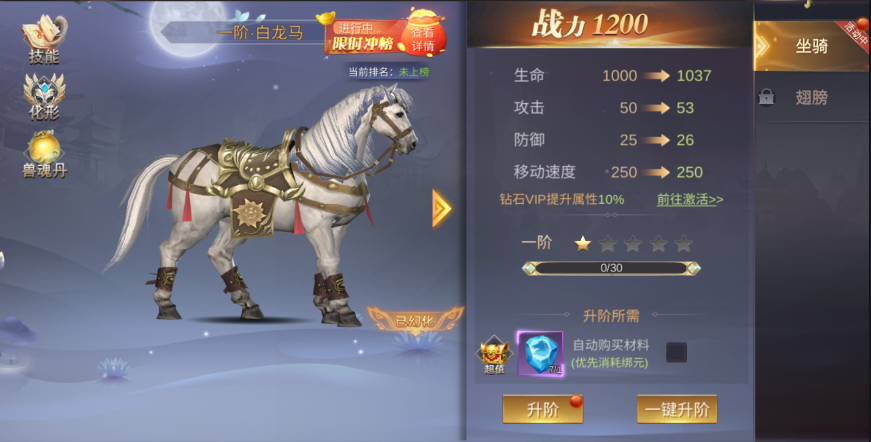
Task: Switch to the 坐骑 mount tab
Action: [811, 46]
